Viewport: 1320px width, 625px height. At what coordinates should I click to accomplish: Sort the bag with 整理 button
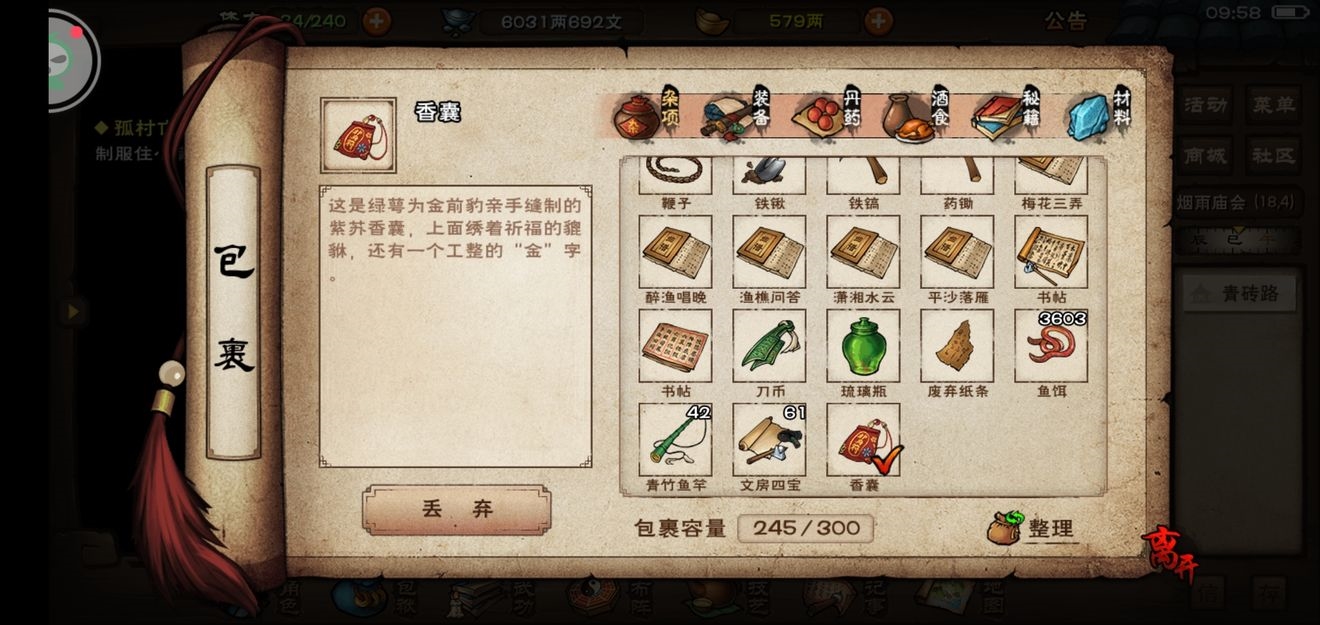click(1031, 528)
